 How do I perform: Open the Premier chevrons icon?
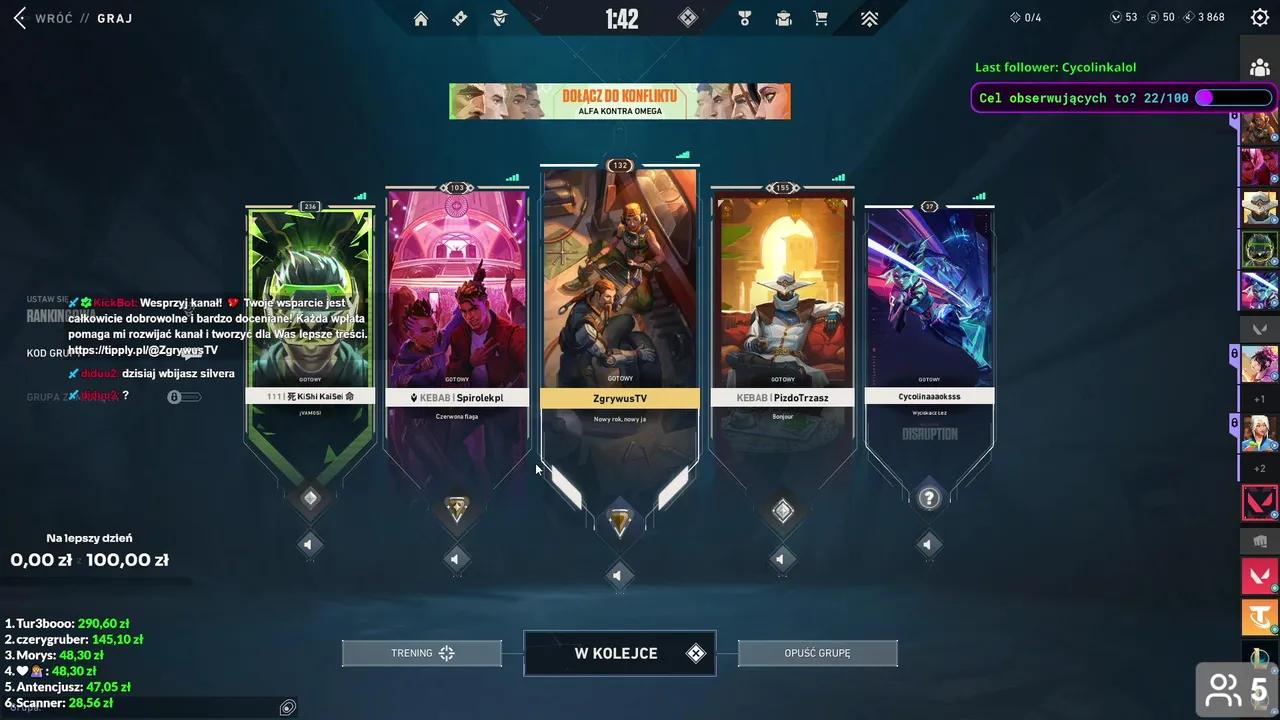(x=869, y=17)
